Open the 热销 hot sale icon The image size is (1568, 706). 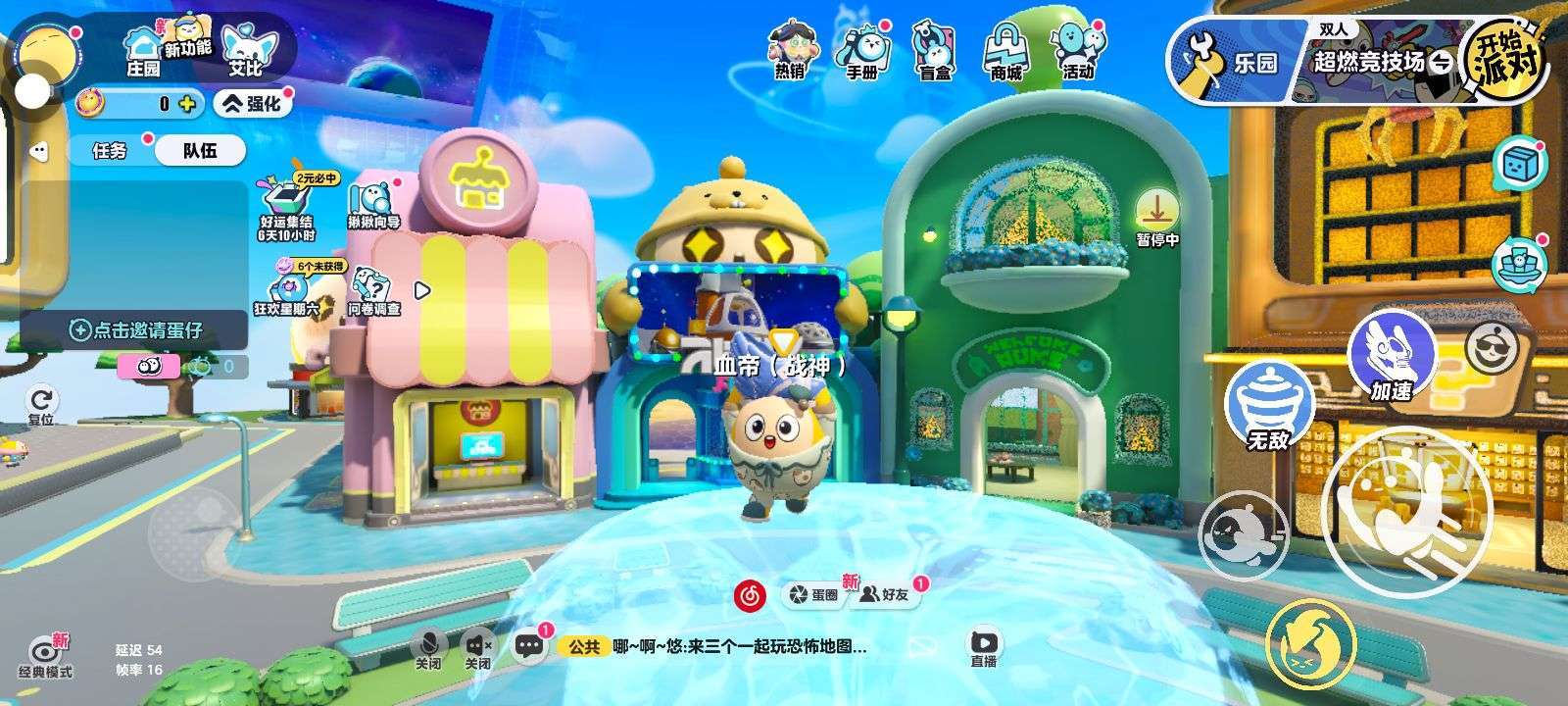click(790, 50)
